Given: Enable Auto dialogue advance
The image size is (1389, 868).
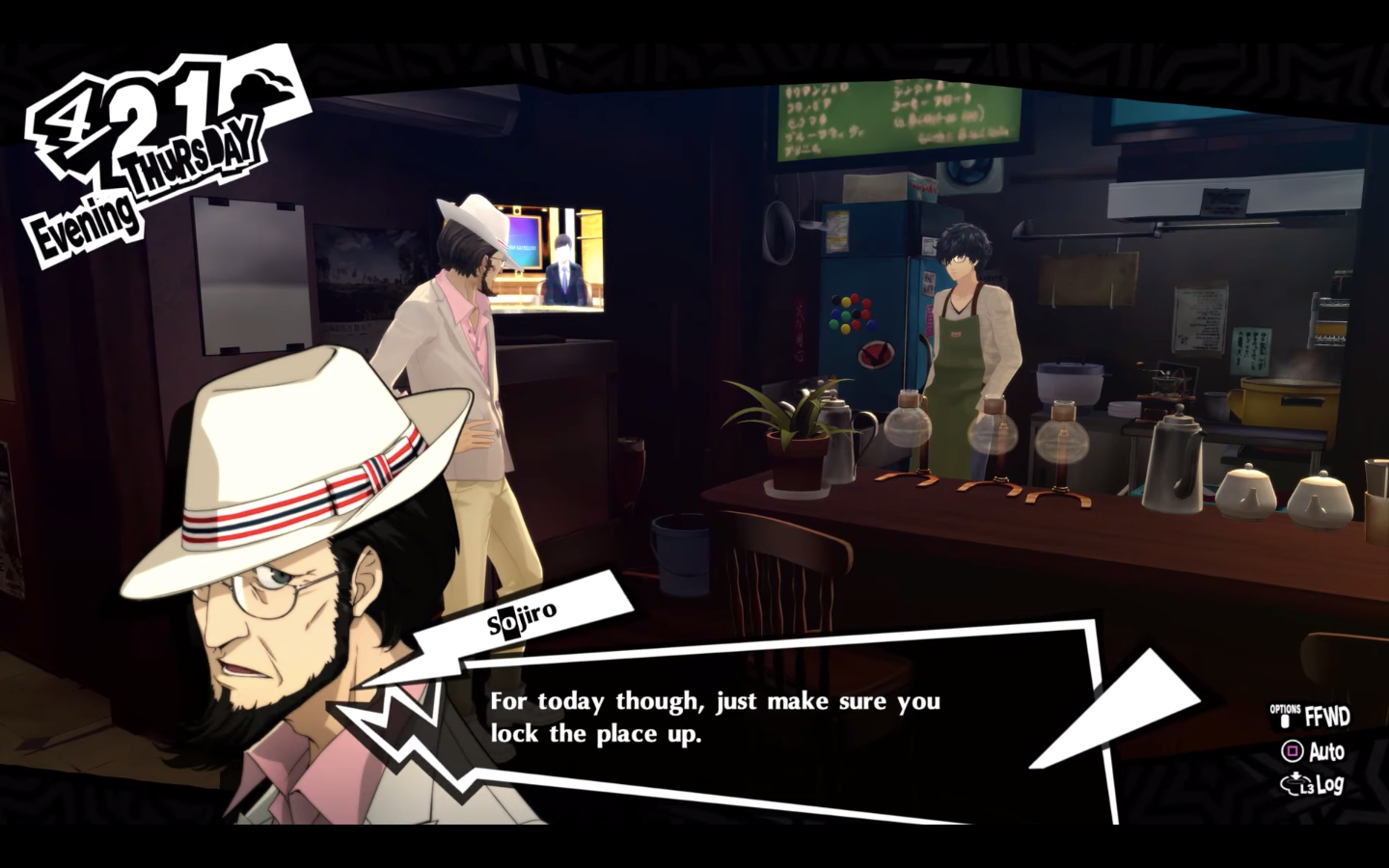Looking at the screenshot, I should click(x=1327, y=751).
